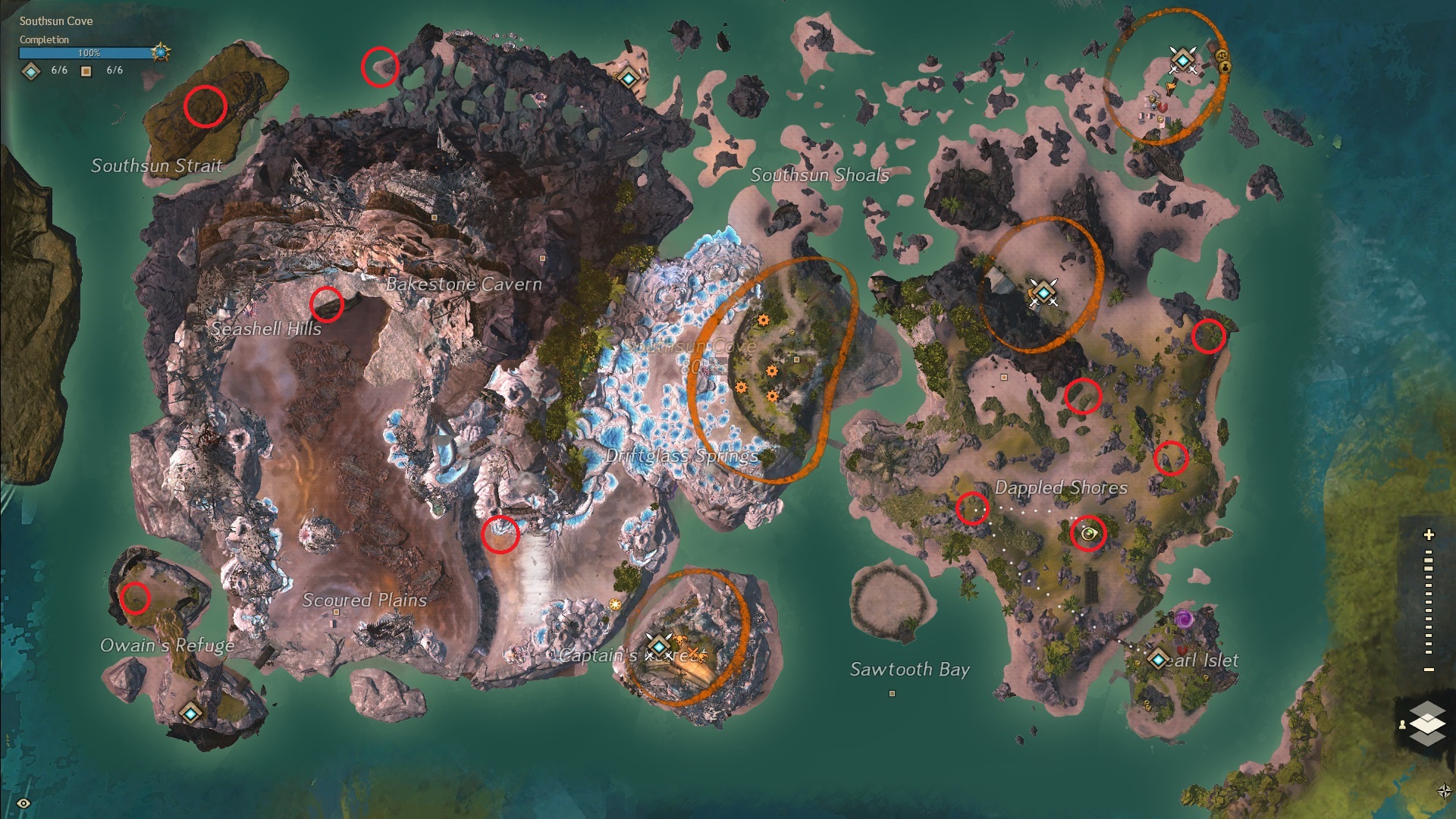
Task: Click the money bag merchant icon
Action: [1225, 67]
